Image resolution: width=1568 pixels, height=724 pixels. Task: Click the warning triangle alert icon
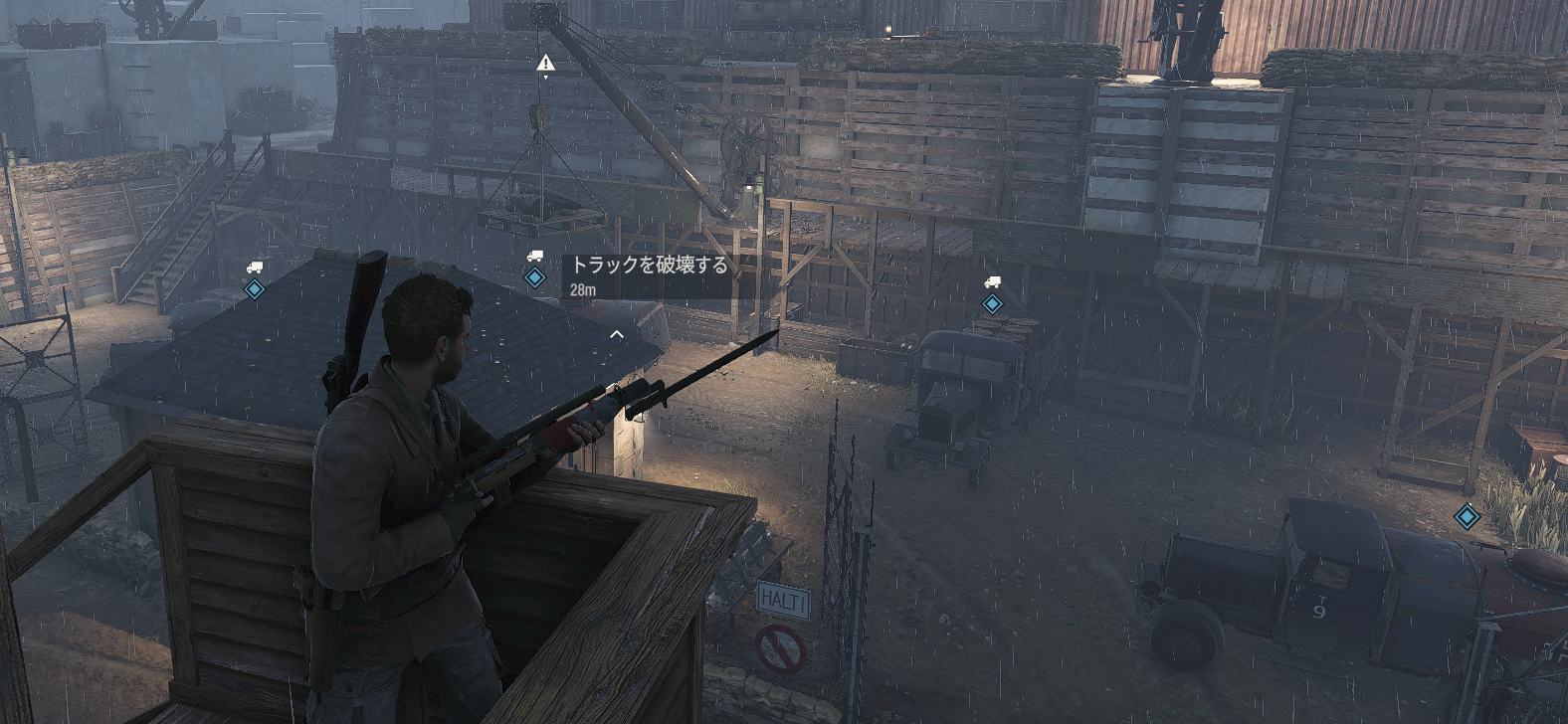tap(545, 64)
